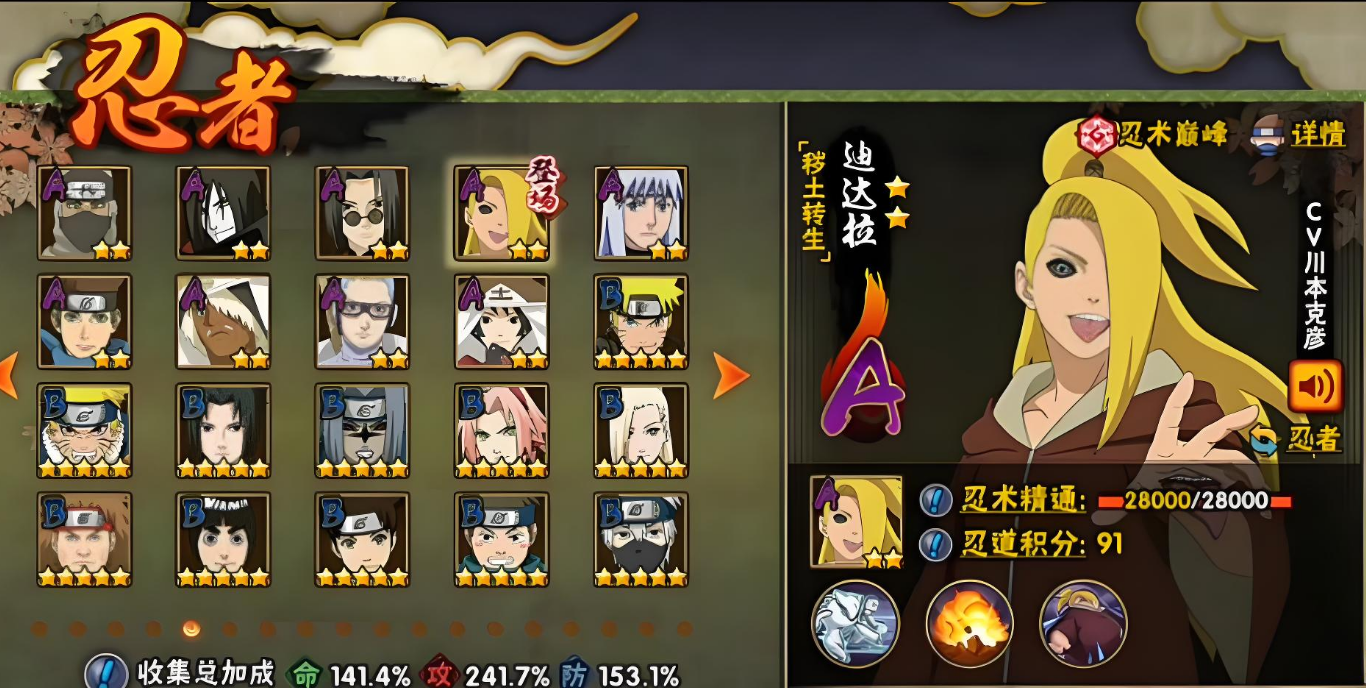1366x688 pixels.
Task: View the fiery explosion skill icon
Action: coord(969,623)
